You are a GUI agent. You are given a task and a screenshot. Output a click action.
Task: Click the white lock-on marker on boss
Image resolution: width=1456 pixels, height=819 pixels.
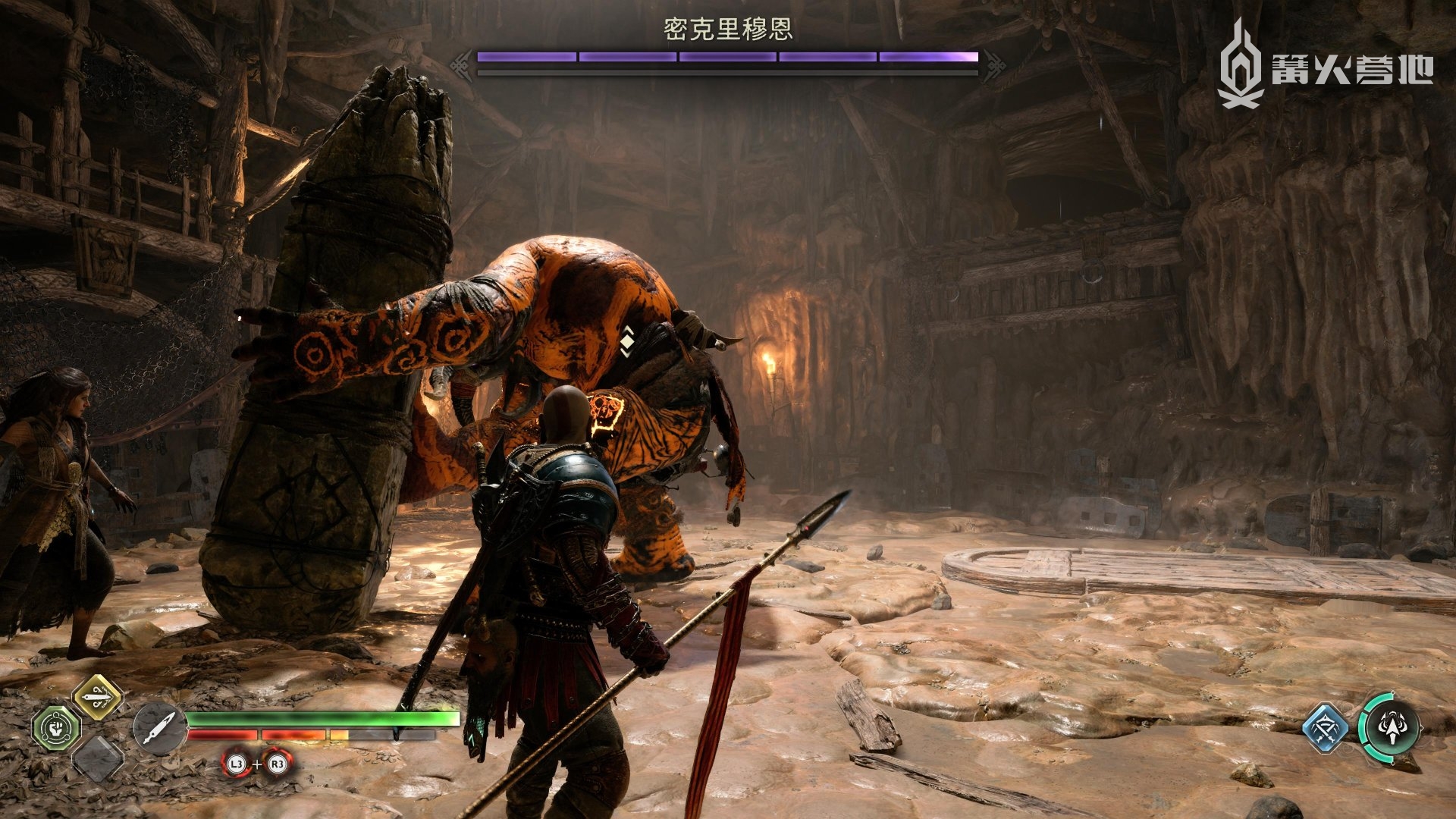[627, 340]
